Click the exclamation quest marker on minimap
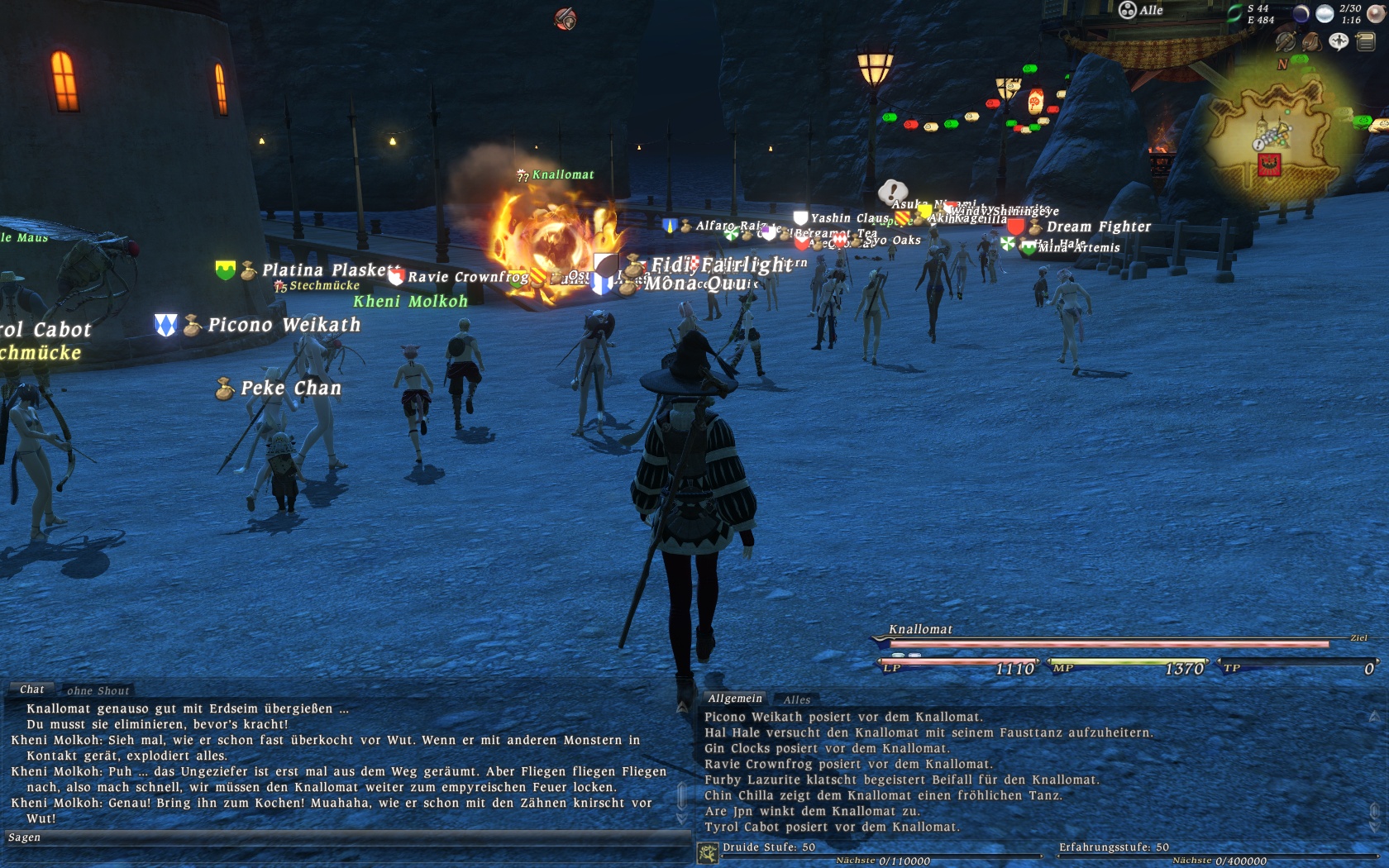The image size is (1389, 868). [x=1258, y=145]
